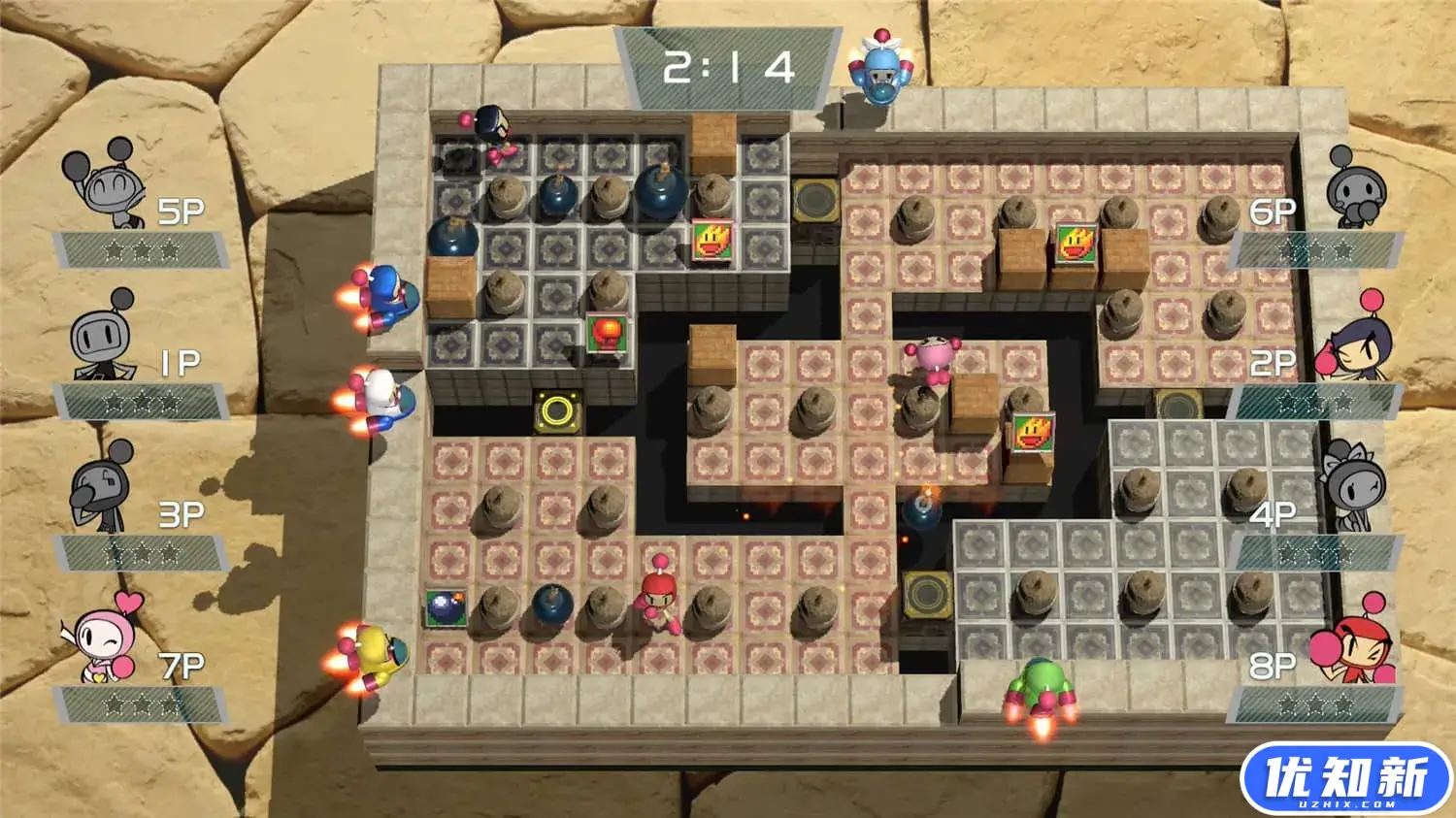Click the 8P Red Bomberman portrait
The width and height of the screenshot is (1456, 818).
point(1359,650)
